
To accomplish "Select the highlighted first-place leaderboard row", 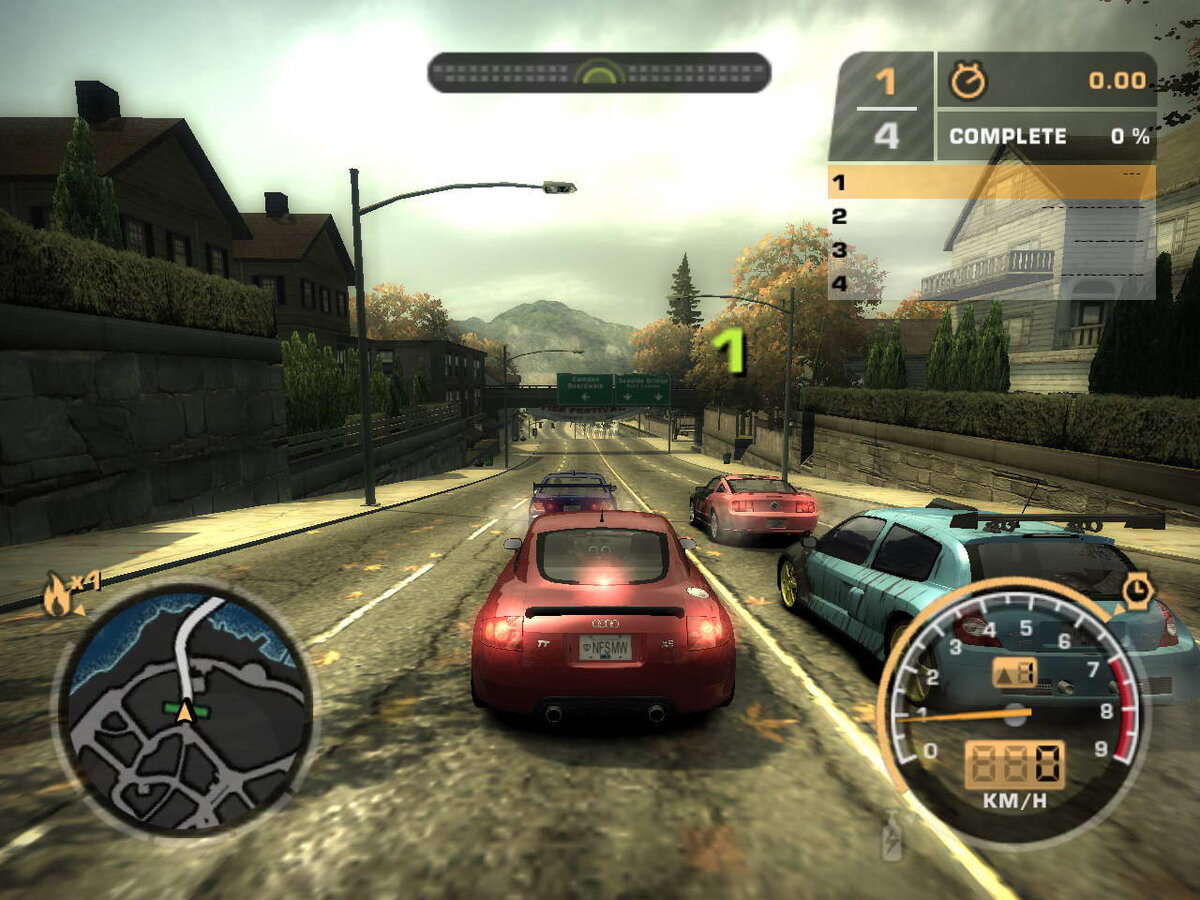I will click(x=991, y=182).
